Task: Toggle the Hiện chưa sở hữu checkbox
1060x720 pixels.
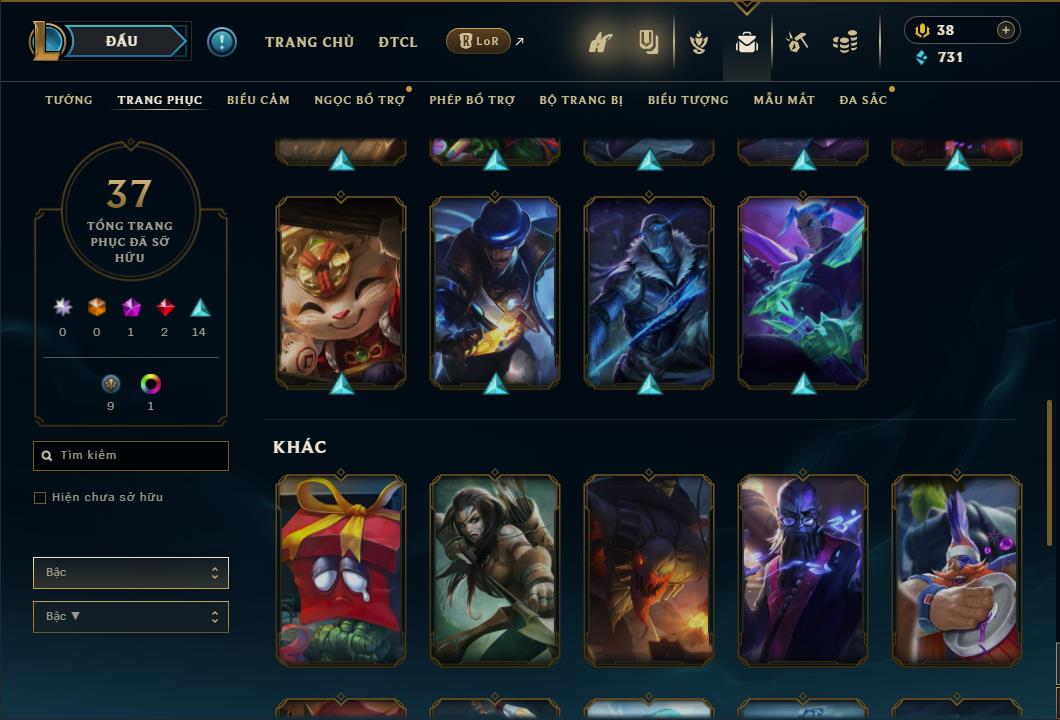Action: tap(40, 498)
